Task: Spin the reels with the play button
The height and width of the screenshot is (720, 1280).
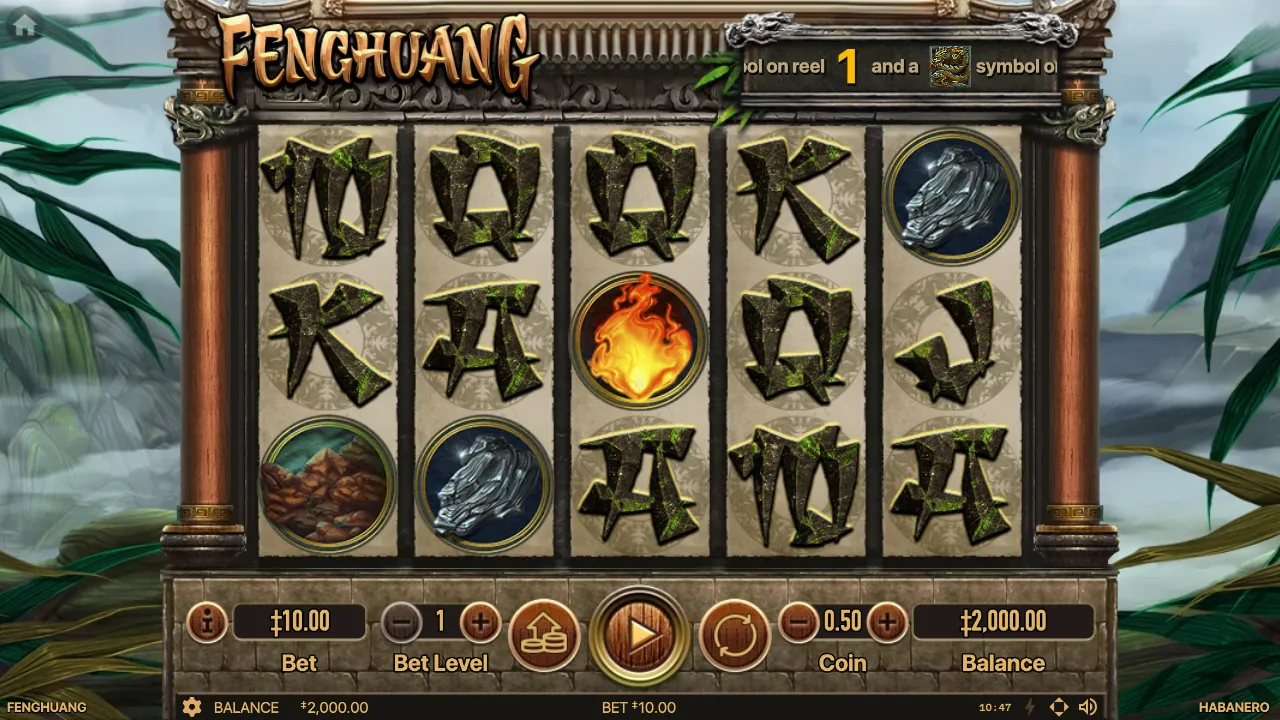Action: [x=639, y=634]
